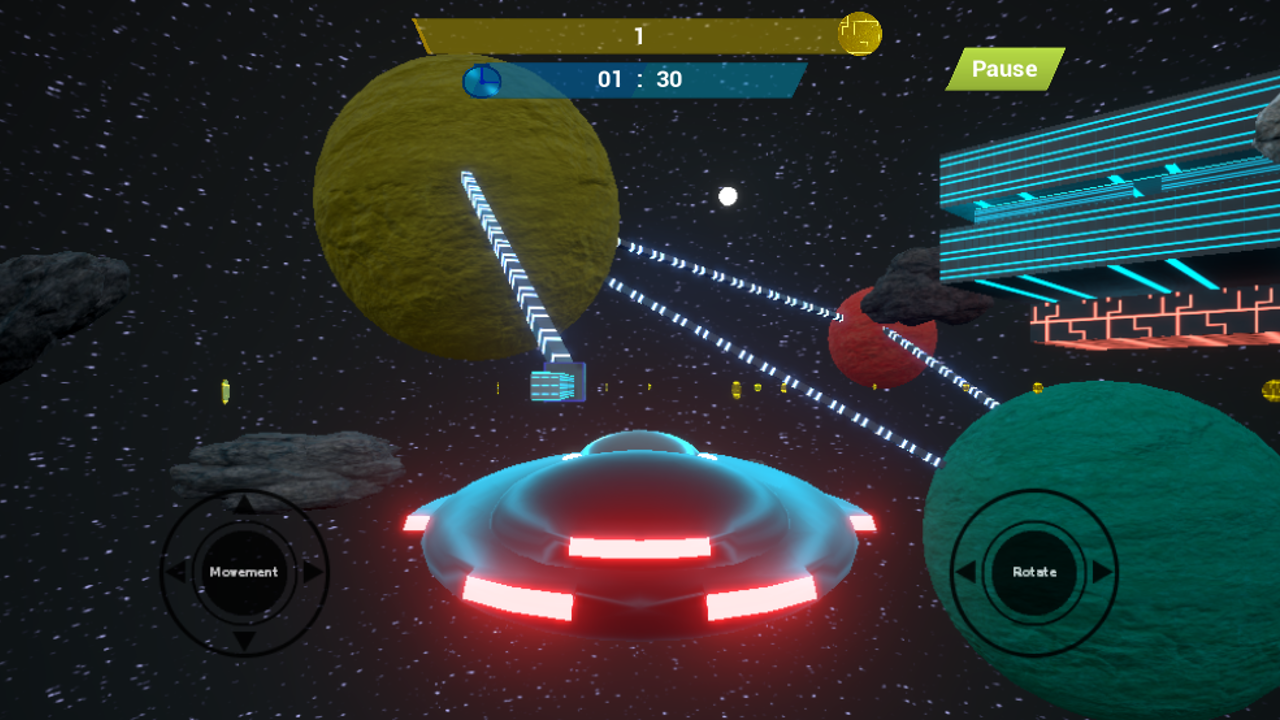This screenshot has width=1280, height=720.
Task: Tap the Rotate joystick center
Action: [x=1034, y=572]
